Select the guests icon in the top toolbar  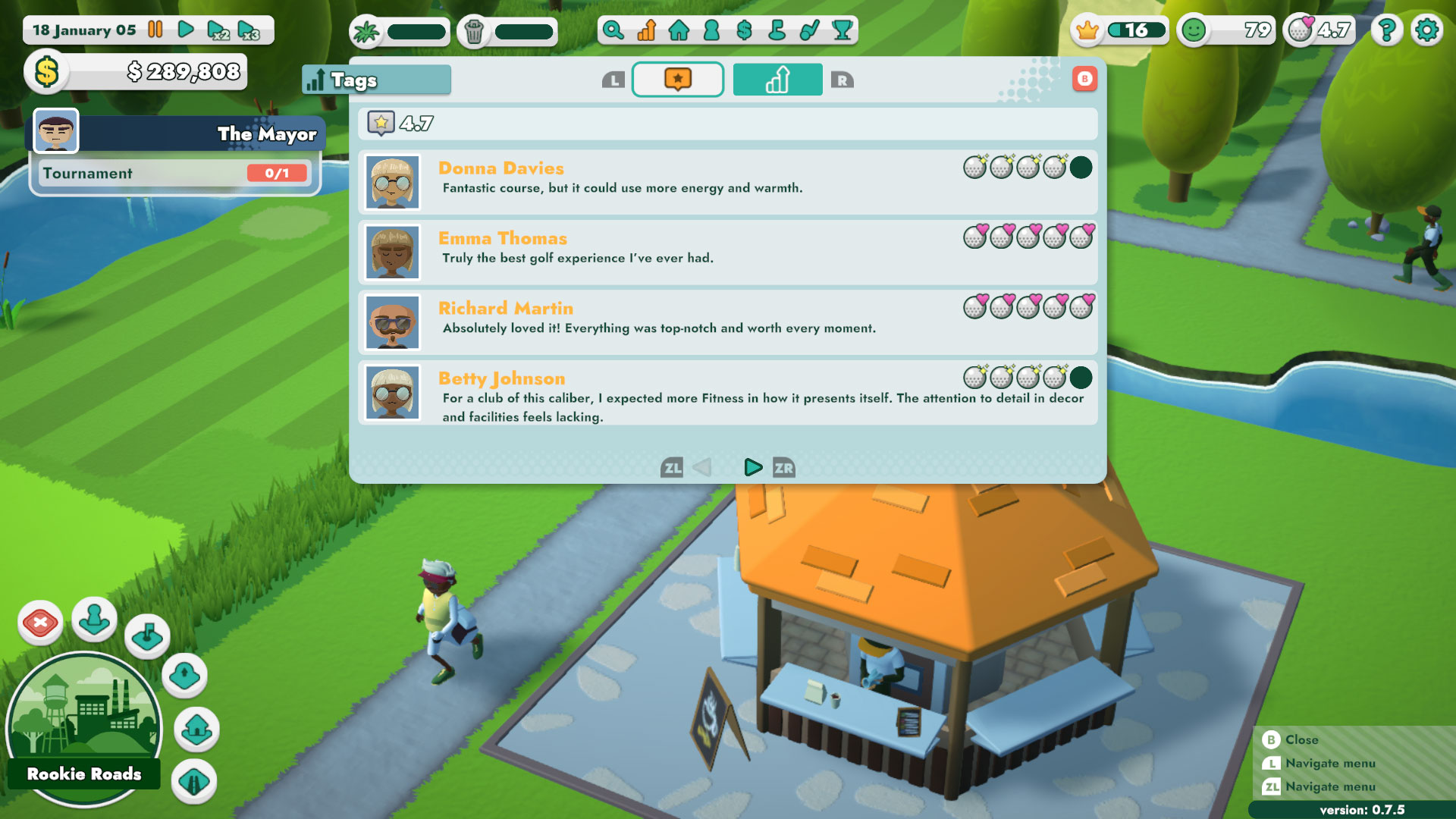click(x=711, y=31)
